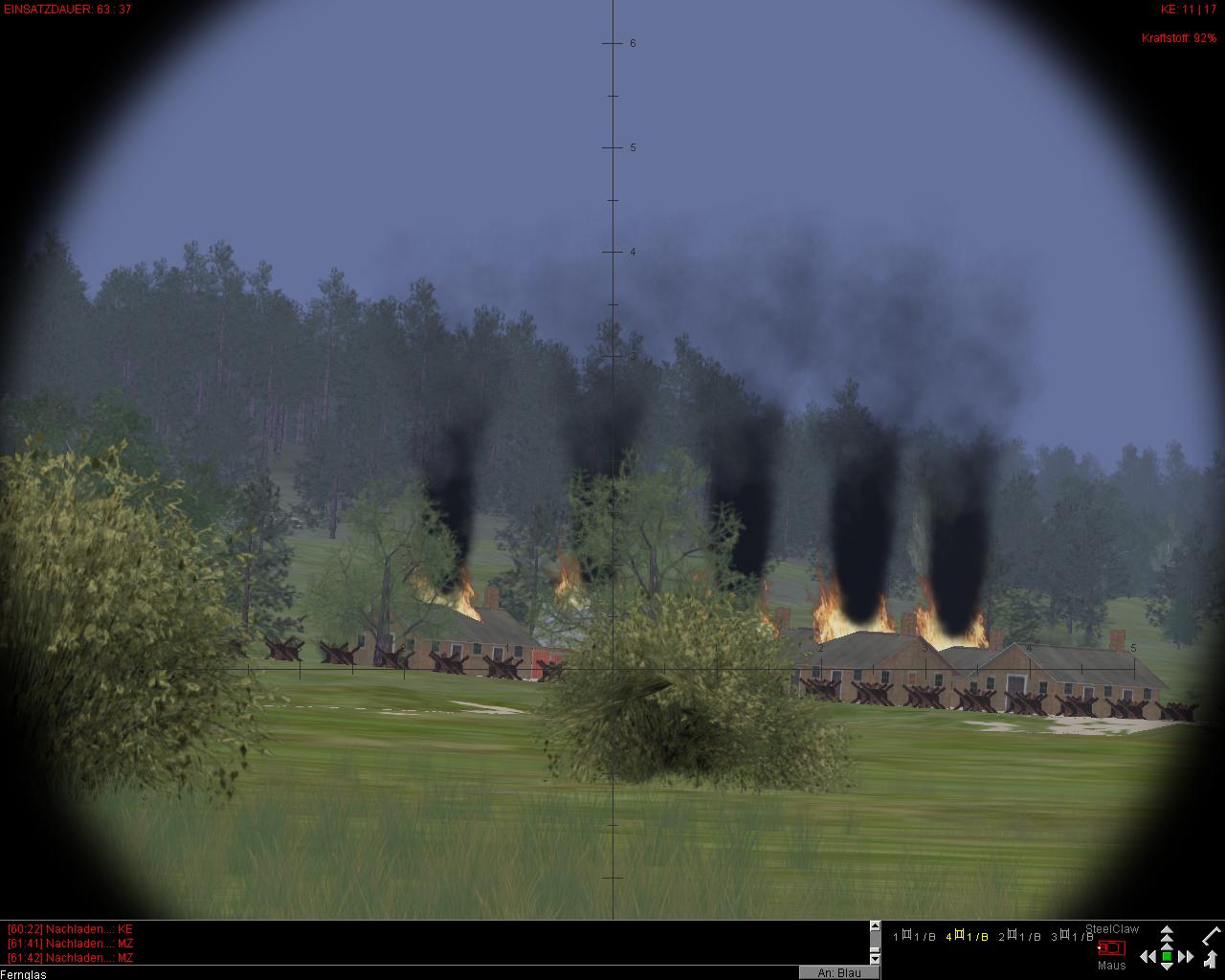Click the "An: Blau" chat recipient button
This screenshot has width=1225, height=980.
coord(838,972)
